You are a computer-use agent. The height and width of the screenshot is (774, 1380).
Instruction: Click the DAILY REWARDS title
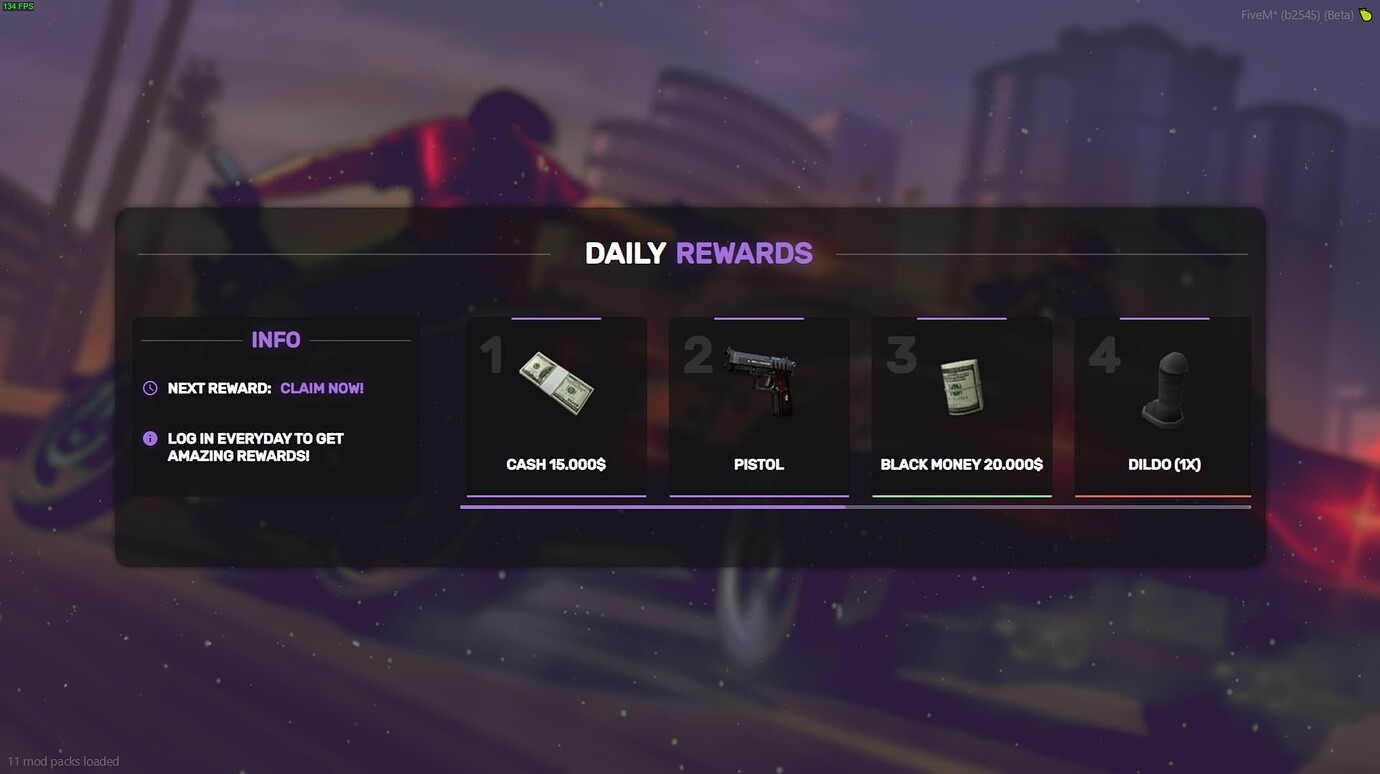pos(698,253)
